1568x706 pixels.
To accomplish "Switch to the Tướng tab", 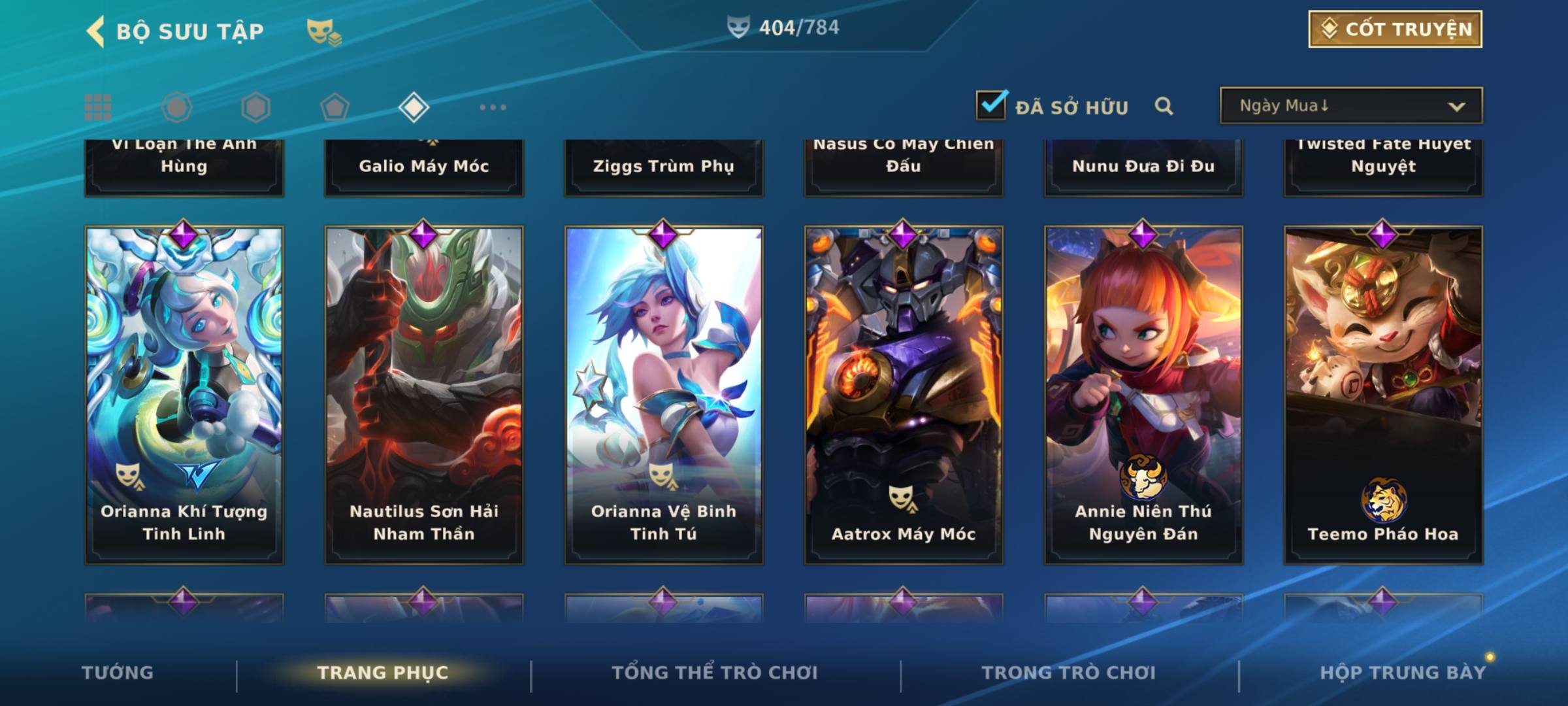I will click(118, 673).
